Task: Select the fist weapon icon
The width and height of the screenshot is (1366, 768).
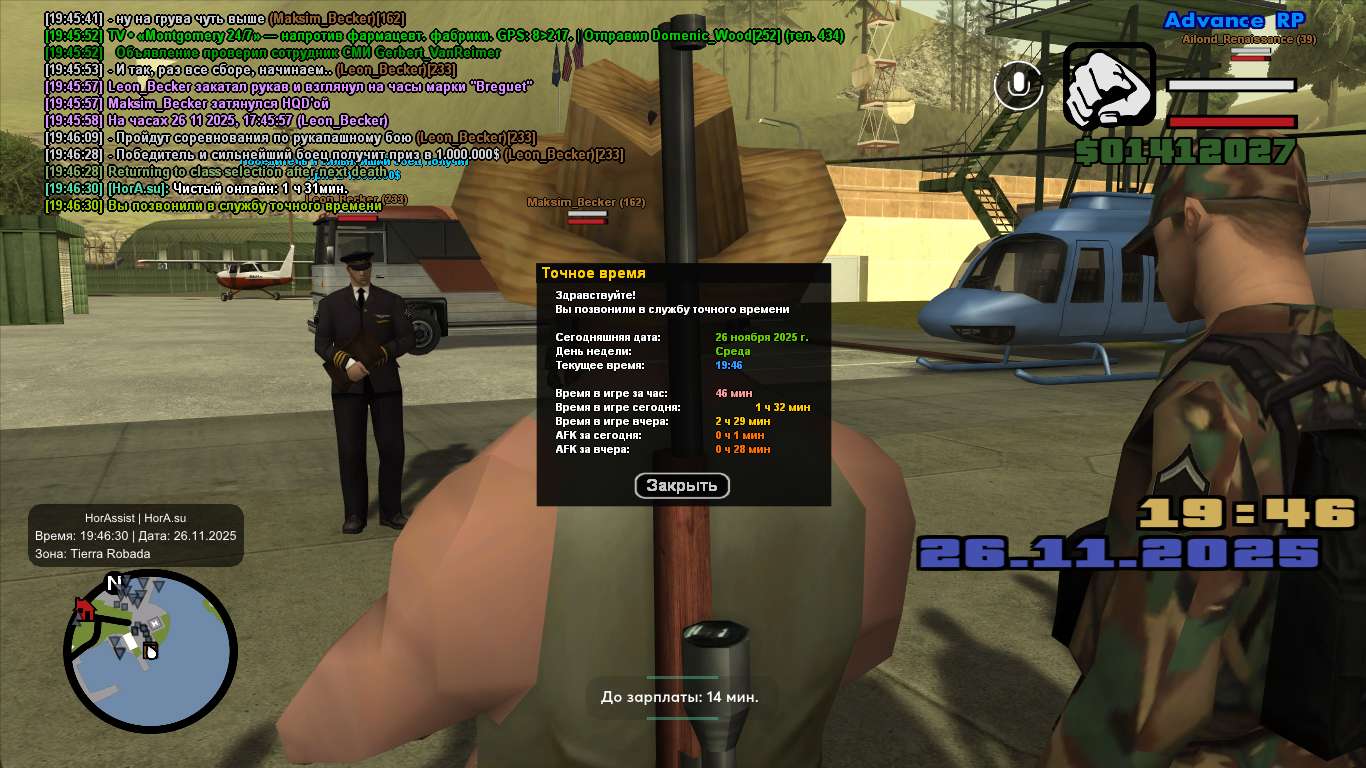Action: pyautogui.click(x=1108, y=86)
